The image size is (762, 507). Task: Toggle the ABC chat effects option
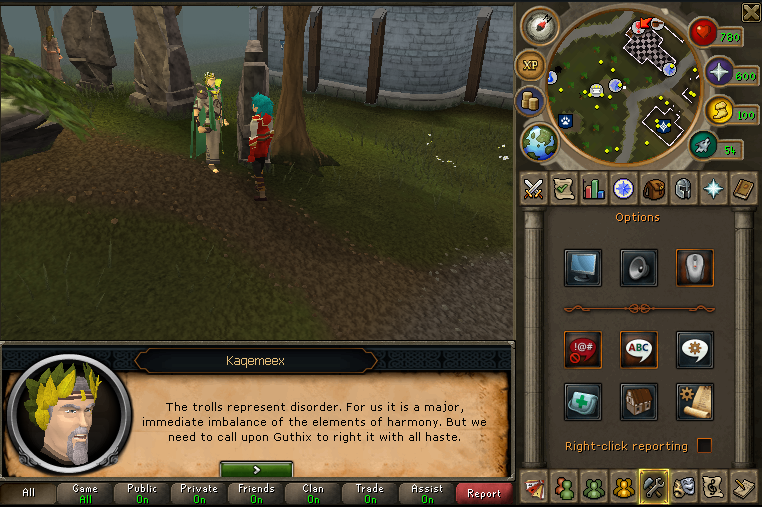(638, 349)
